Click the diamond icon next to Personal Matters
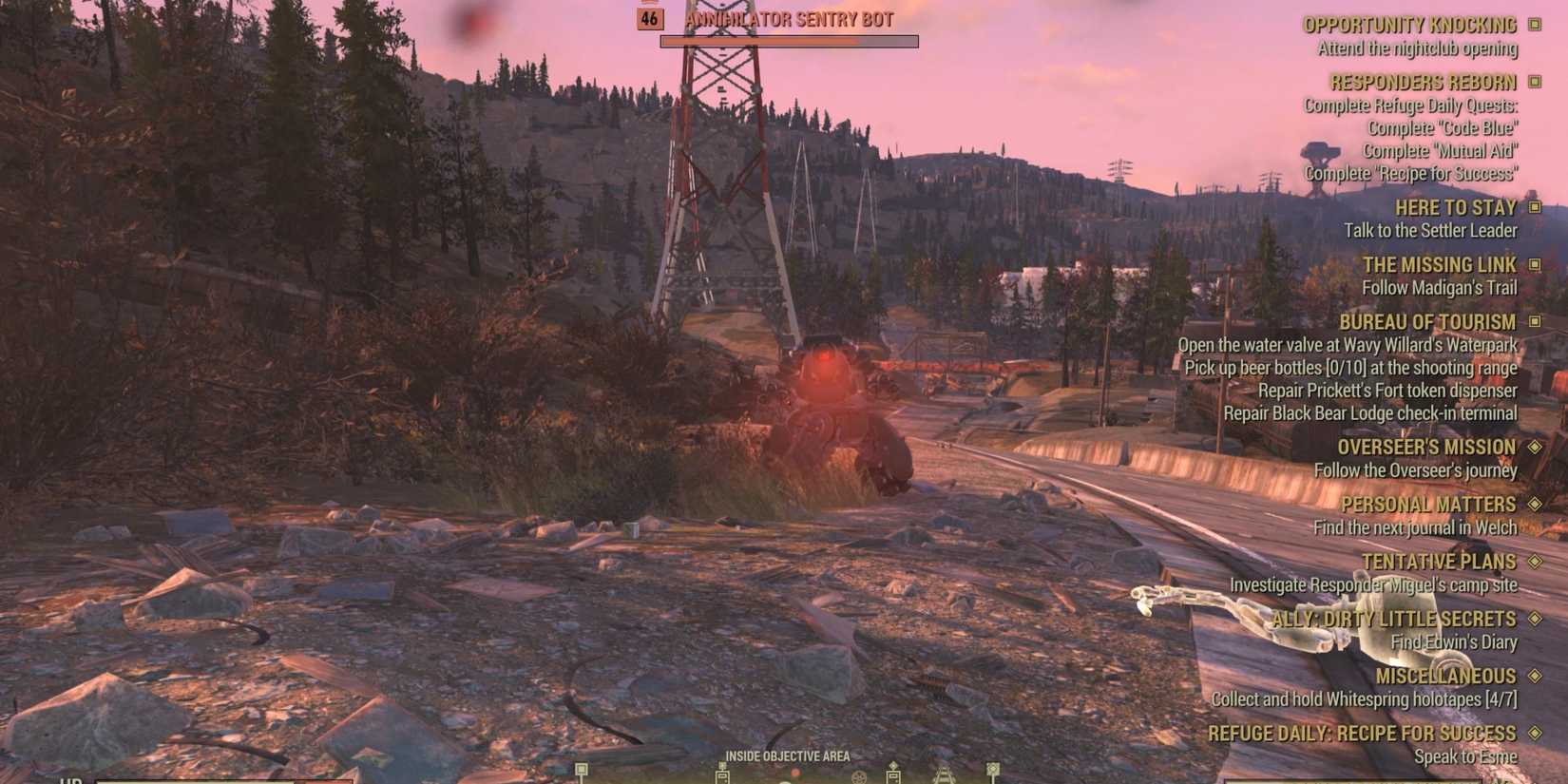The width and height of the screenshot is (1568, 784). pos(1537,505)
